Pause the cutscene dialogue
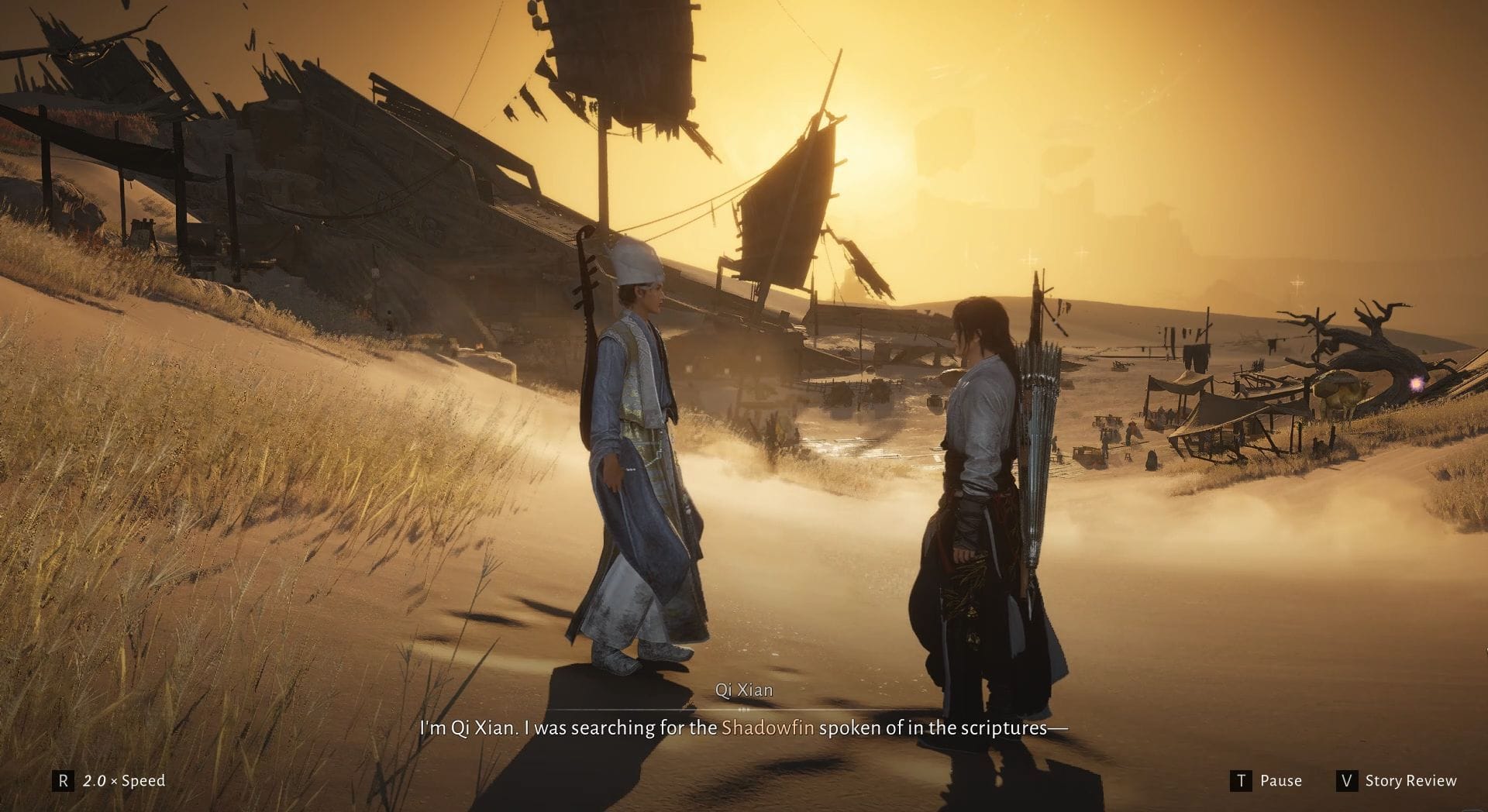 tap(1266, 780)
